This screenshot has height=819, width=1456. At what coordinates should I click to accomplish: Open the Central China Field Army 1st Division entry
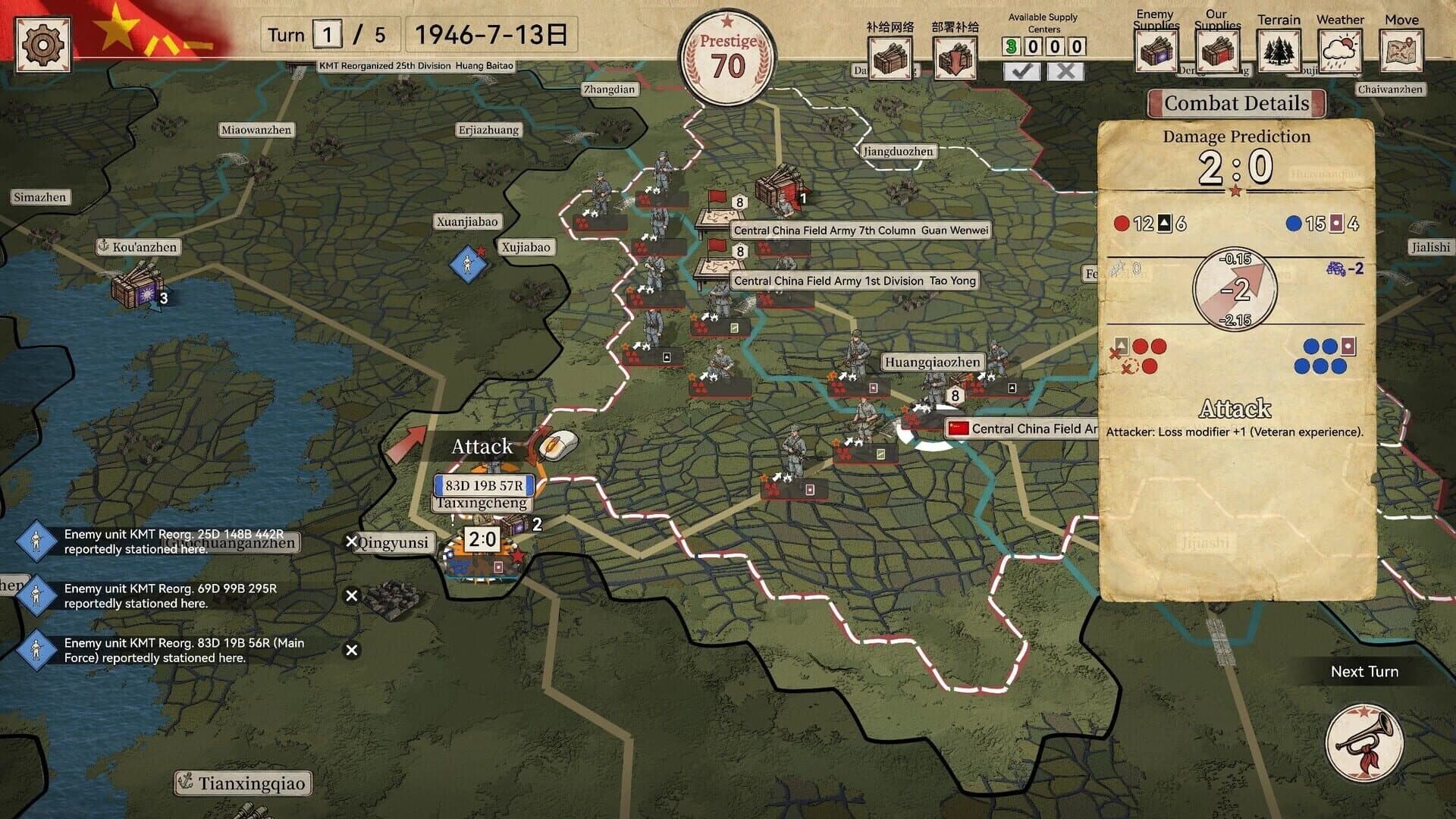point(855,281)
